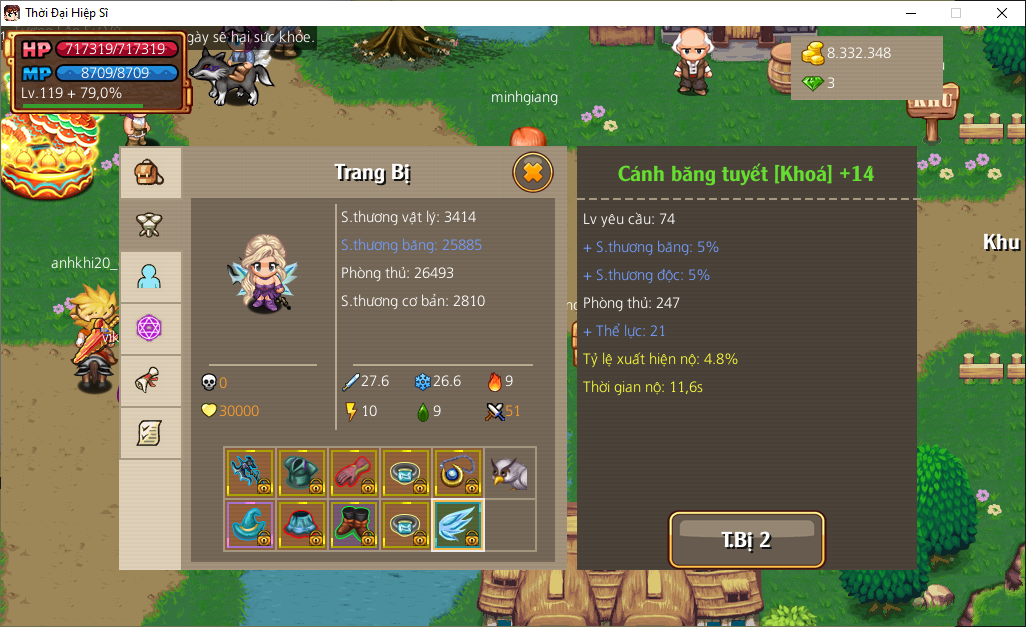Inspect the crescent moon amulet slot
This screenshot has width=1026, height=627.
[x=458, y=473]
